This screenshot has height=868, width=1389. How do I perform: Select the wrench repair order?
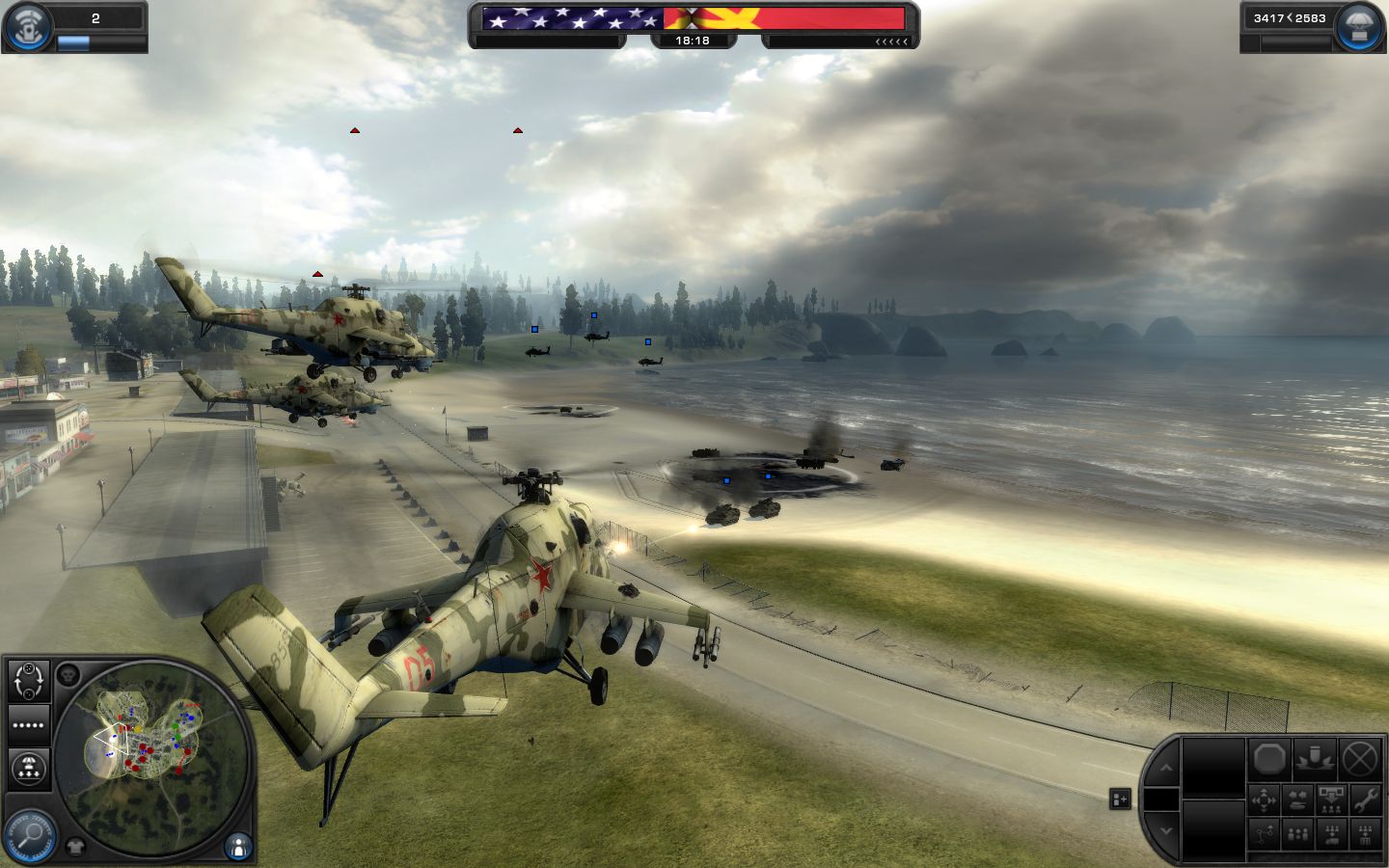[x=1366, y=800]
